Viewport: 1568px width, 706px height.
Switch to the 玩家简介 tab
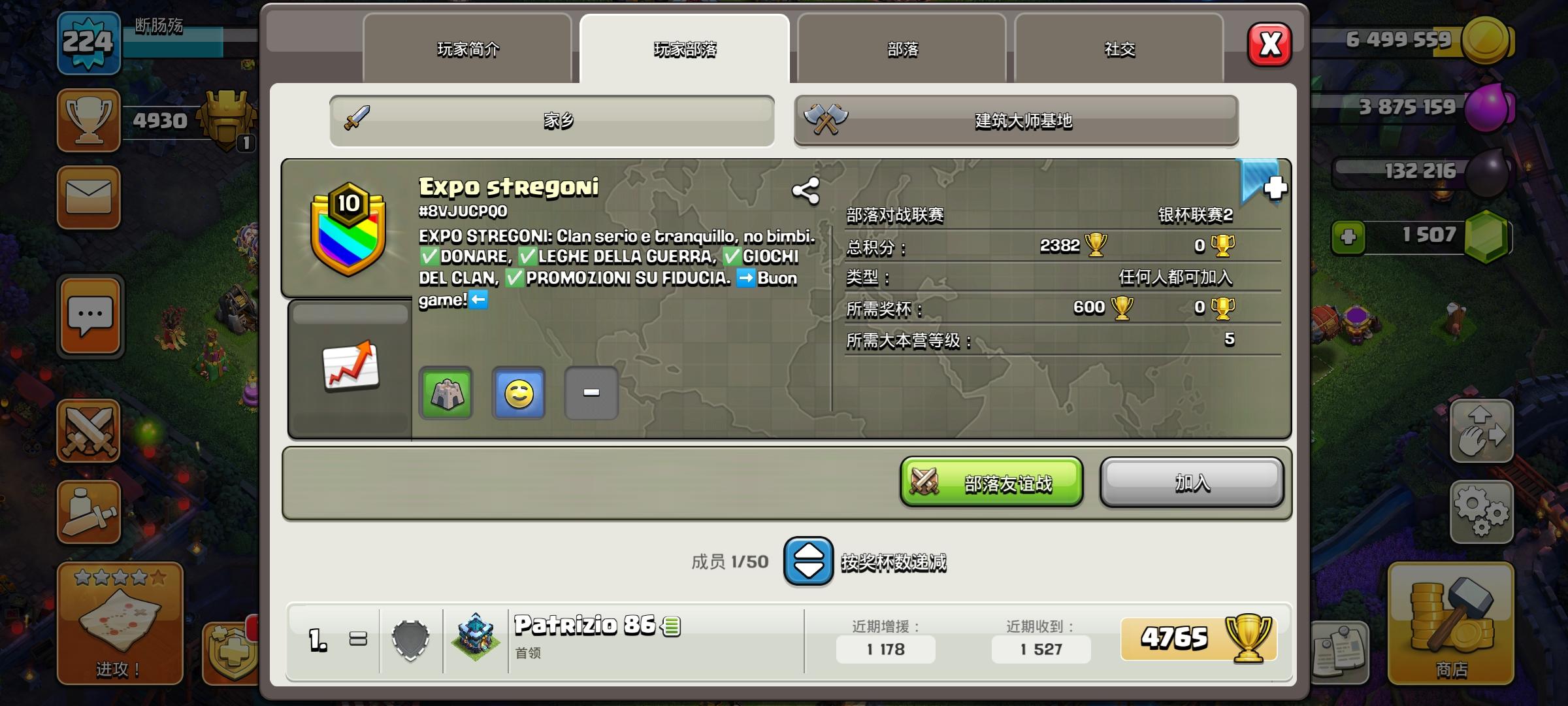469,48
